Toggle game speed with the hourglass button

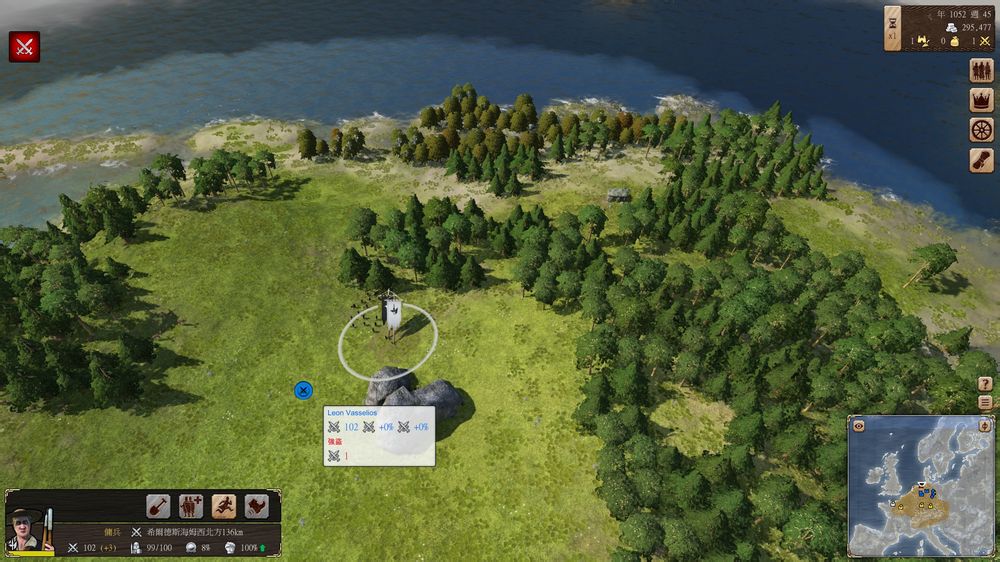coord(893,27)
